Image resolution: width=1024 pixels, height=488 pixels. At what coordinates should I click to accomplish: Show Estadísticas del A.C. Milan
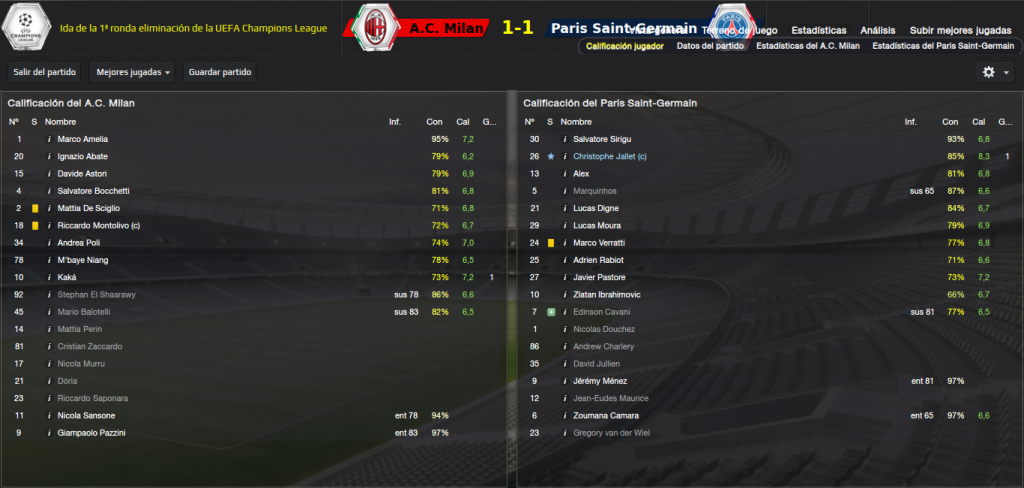click(x=807, y=46)
